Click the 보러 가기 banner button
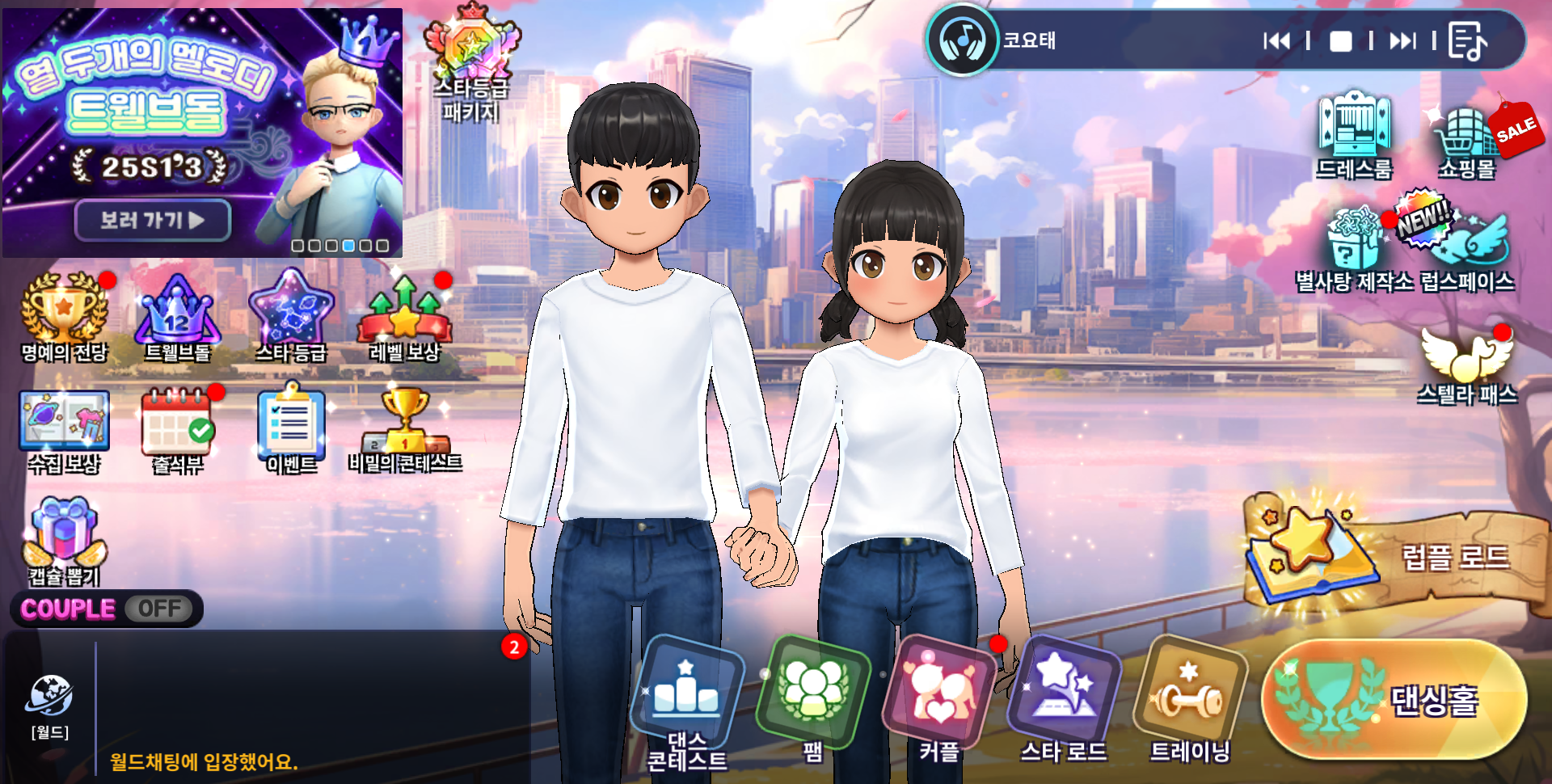The image size is (1552, 784). tap(153, 220)
